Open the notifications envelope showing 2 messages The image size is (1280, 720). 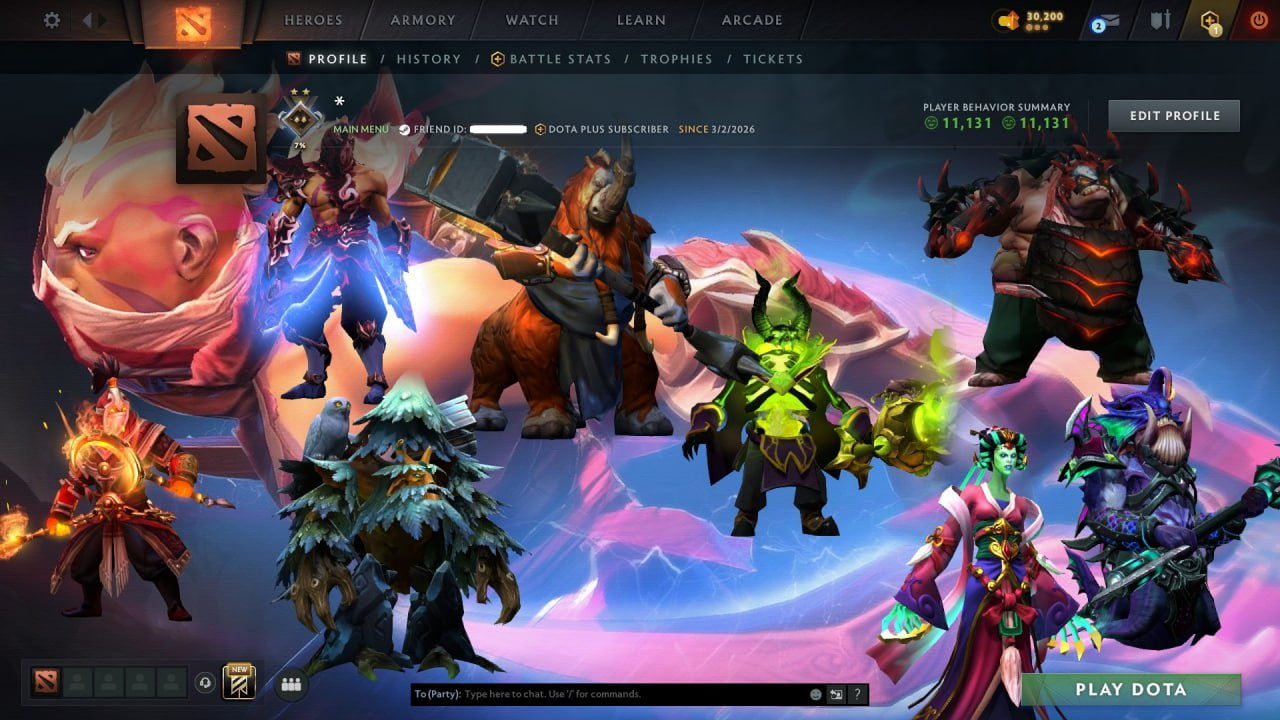1107,18
